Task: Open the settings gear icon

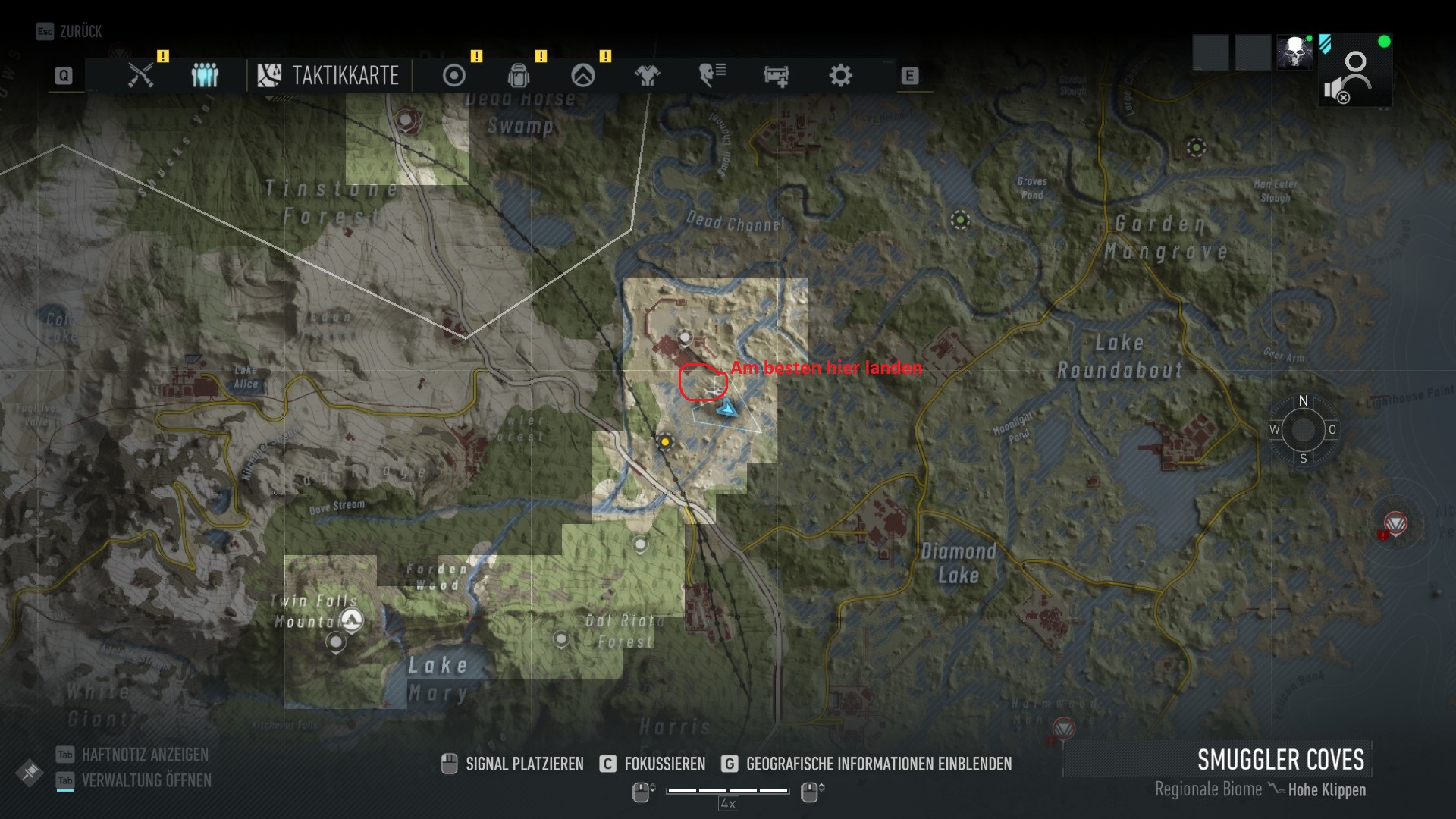Action: (839, 75)
